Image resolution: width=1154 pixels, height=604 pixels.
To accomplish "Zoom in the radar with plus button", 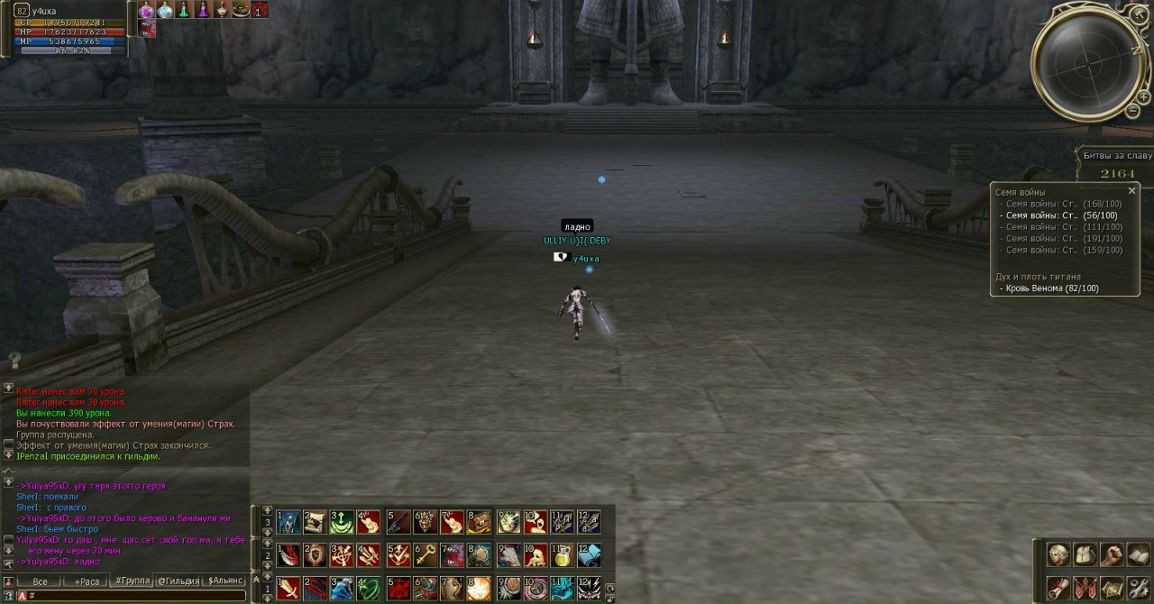I will point(1143,96).
